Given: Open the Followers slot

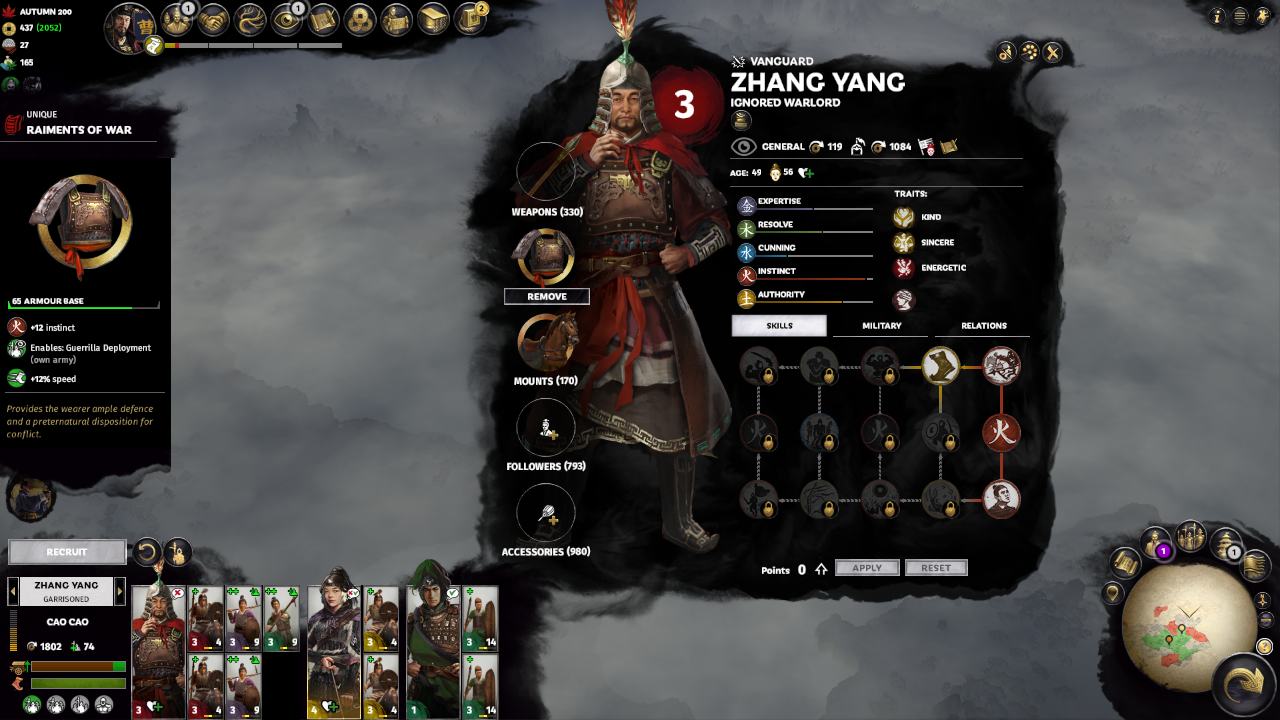Looking at the screenshot, I should tap(545, 428).
